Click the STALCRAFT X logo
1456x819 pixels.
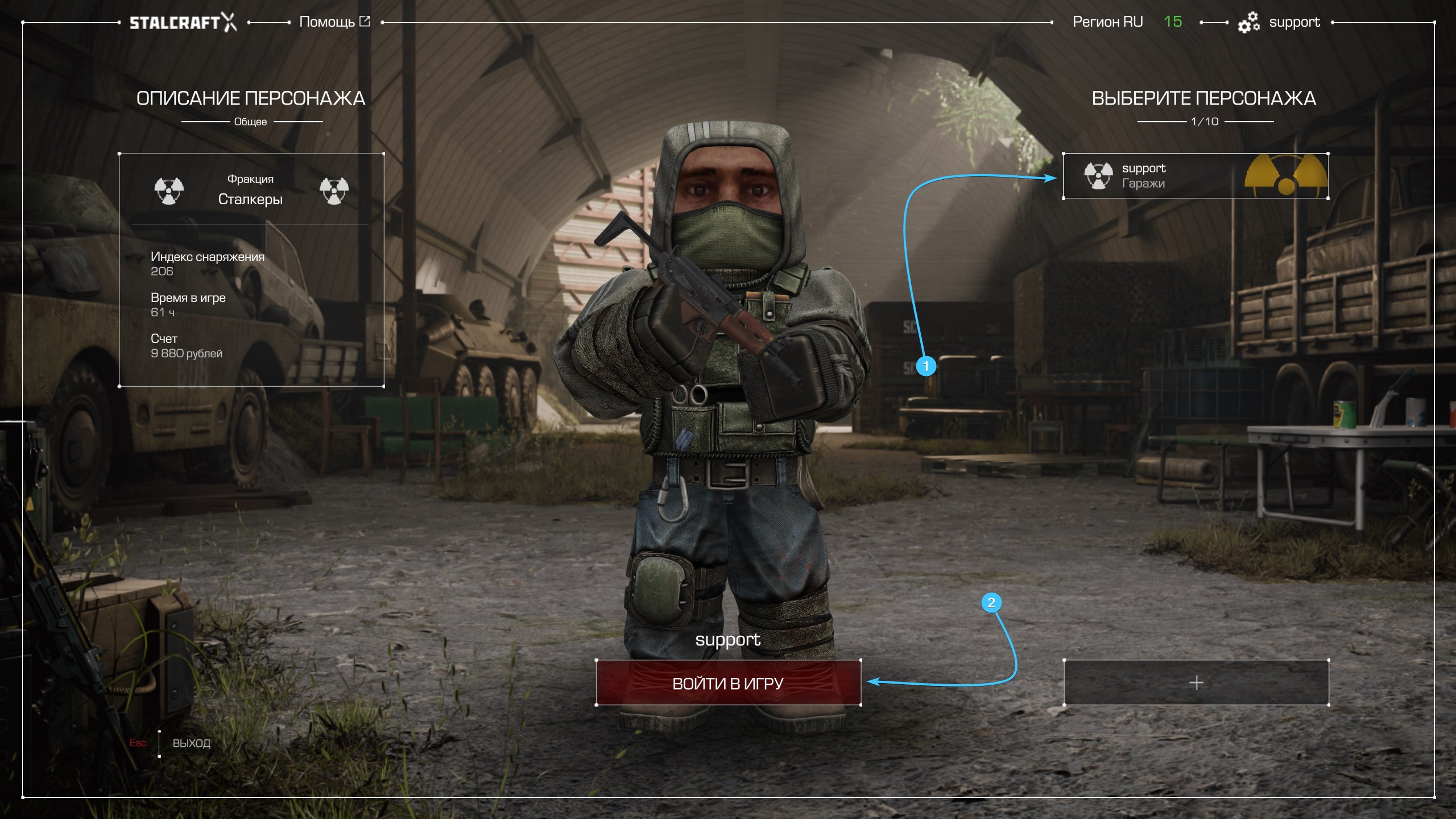coord(183,23)
